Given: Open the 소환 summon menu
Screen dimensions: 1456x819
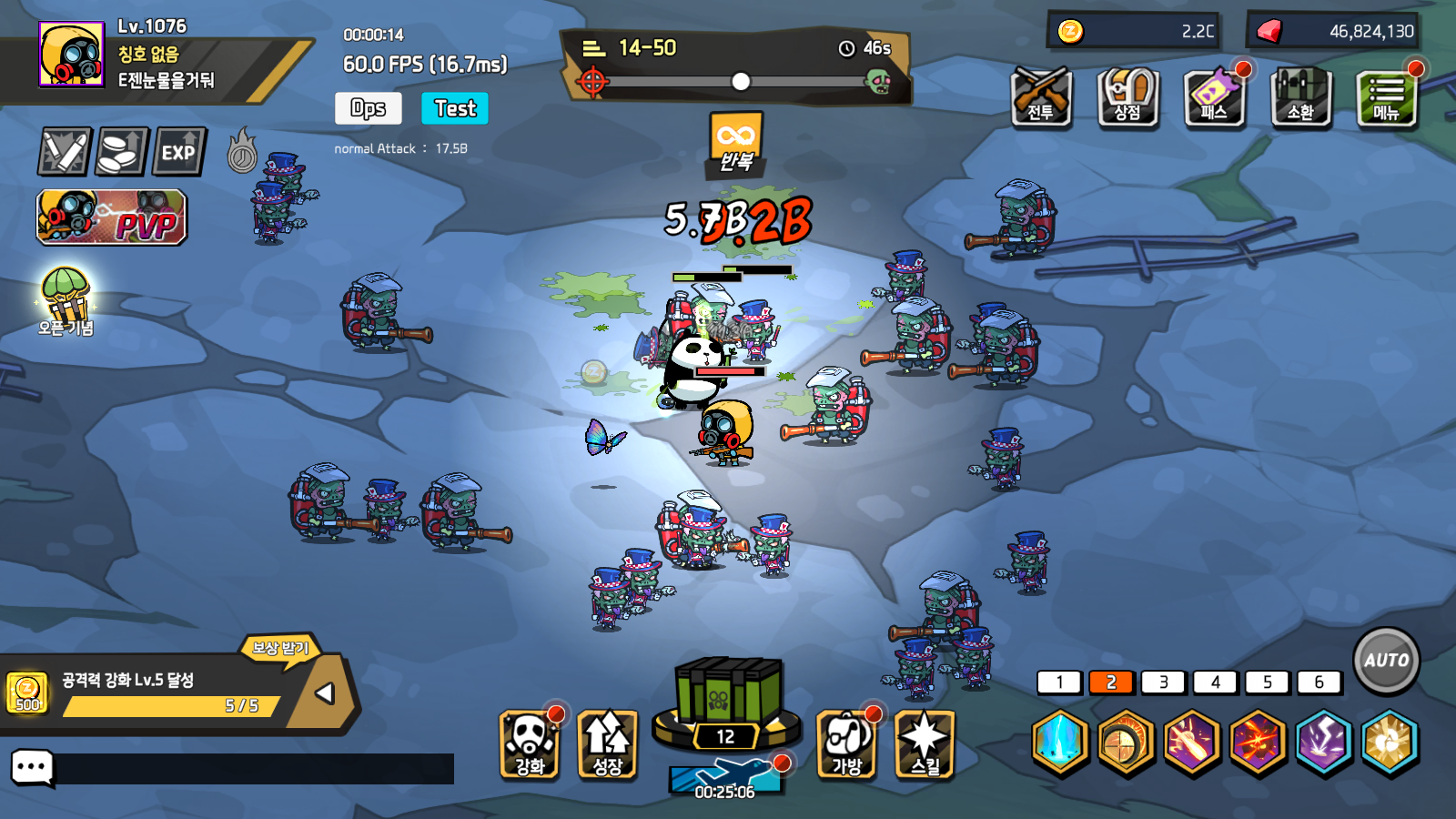Looking at the screenshot, I should pyautogui.click(x=1300, y=96).
